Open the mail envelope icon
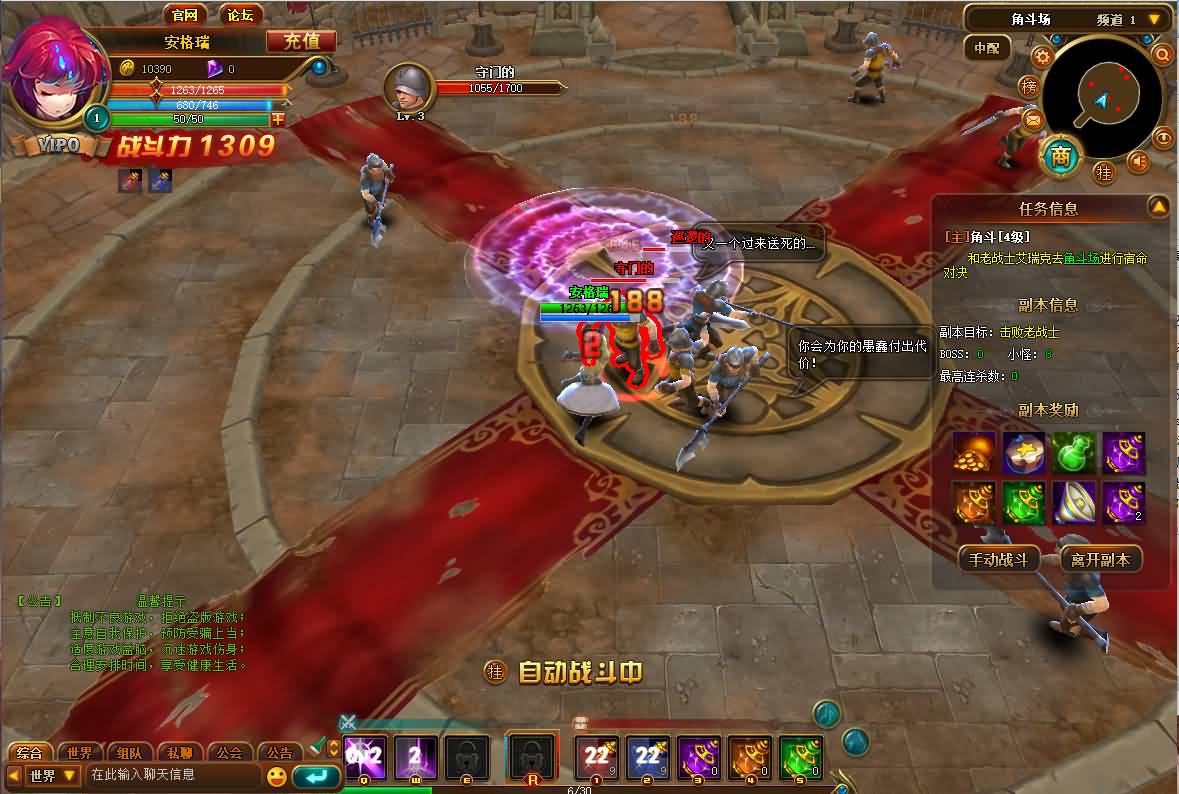Image resolution: width=1179 pixels, height=794 pixels. [1033, 121]
